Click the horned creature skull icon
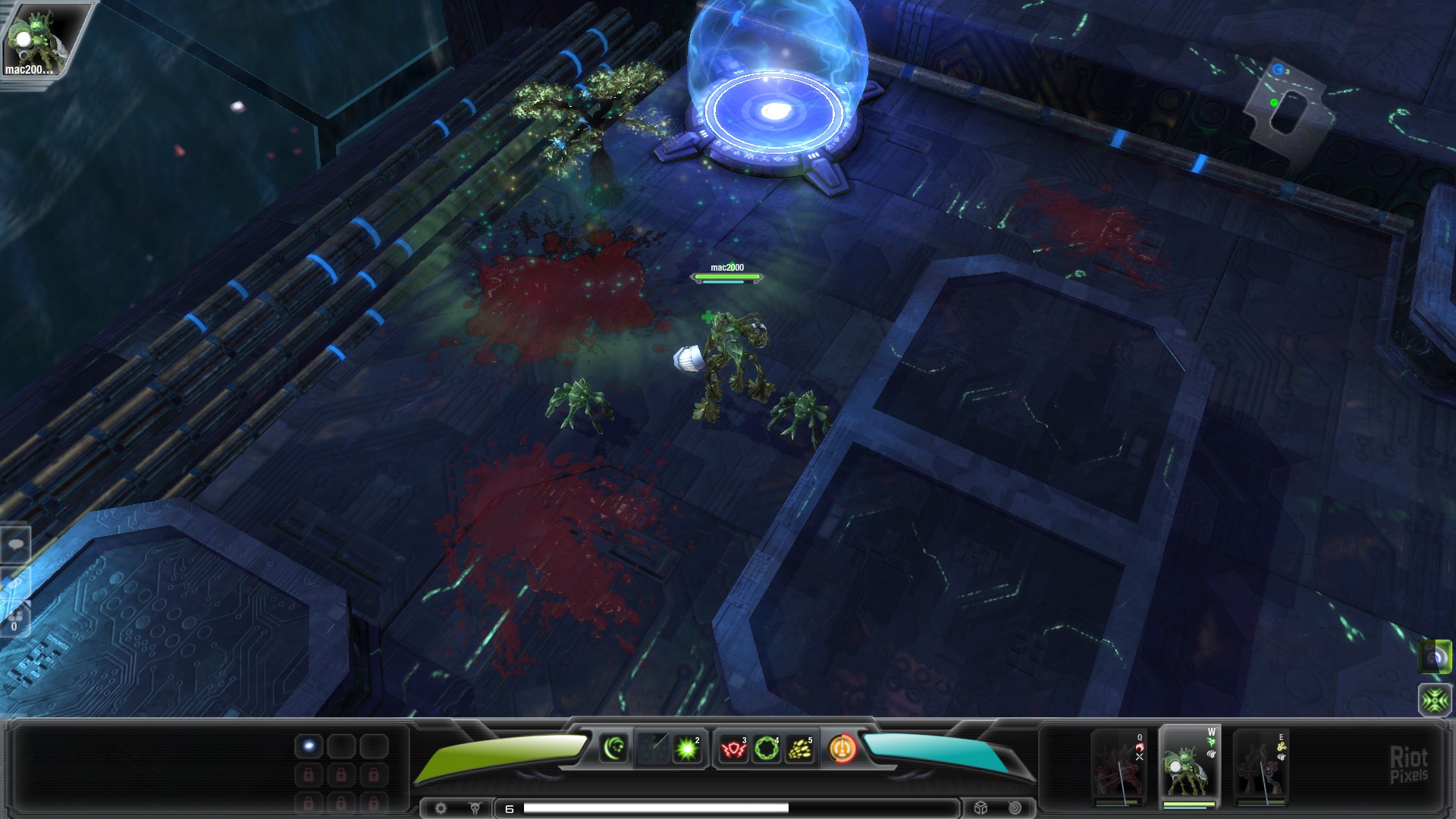 475,808
